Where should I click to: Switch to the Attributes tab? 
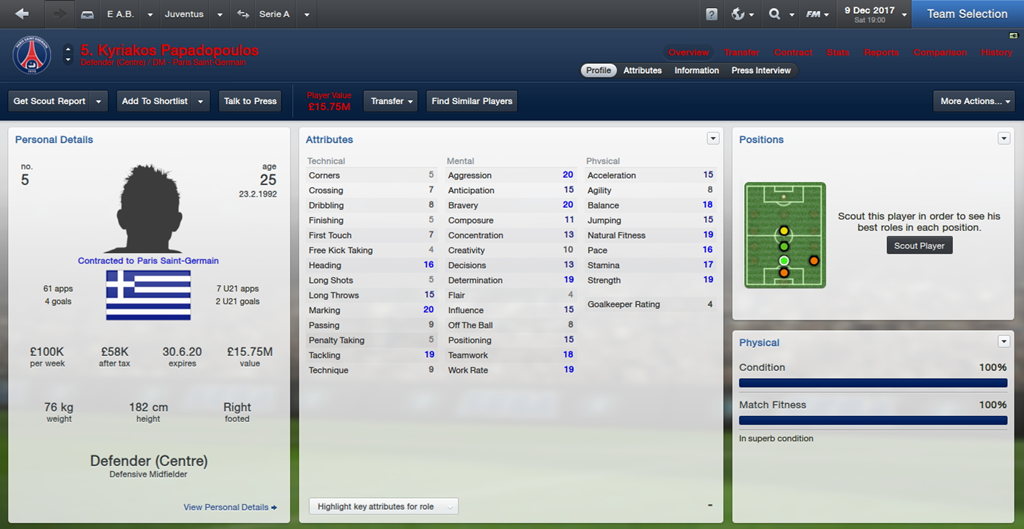[642, 71]
